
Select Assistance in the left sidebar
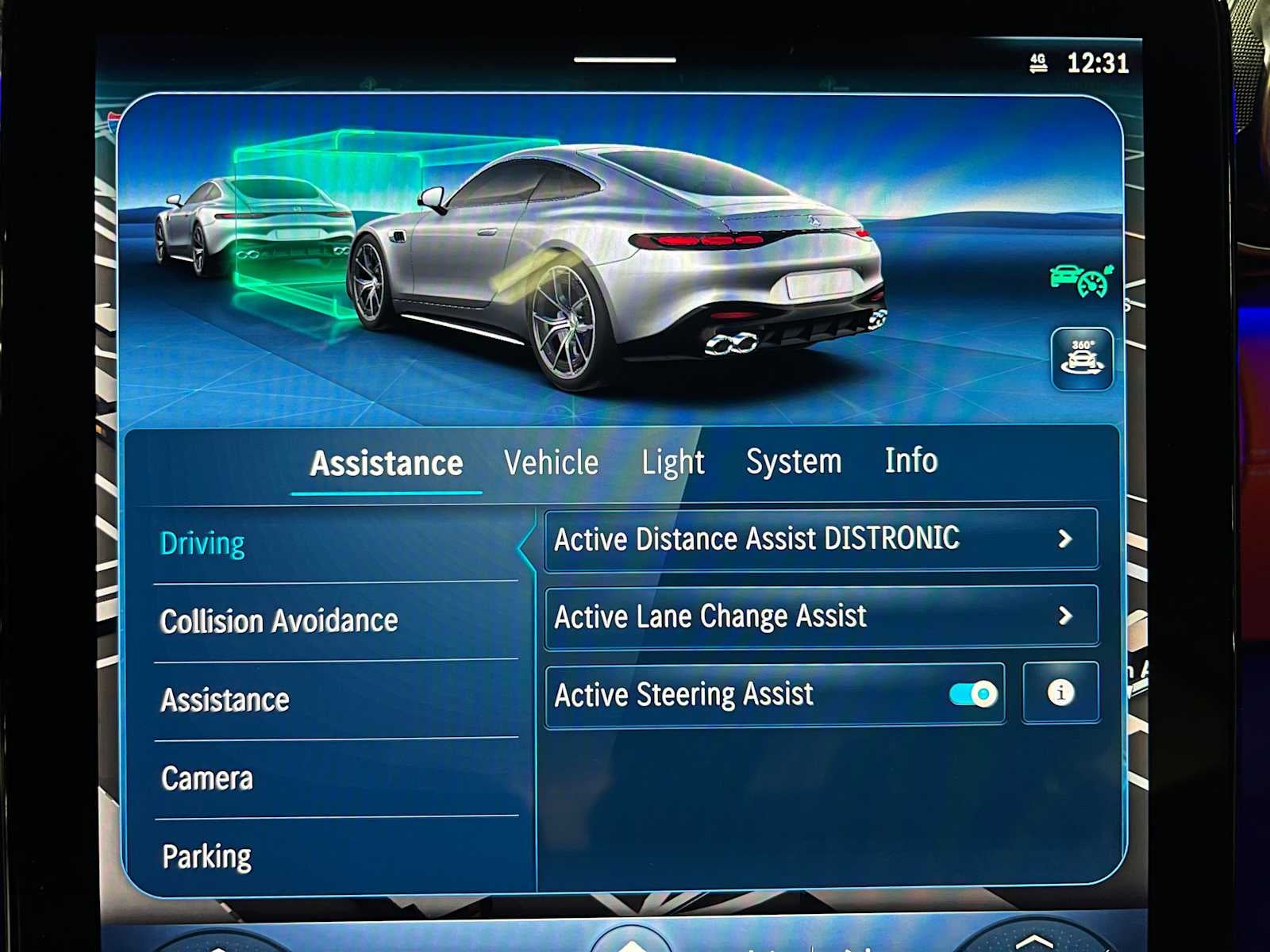click(x=225, y=700)
